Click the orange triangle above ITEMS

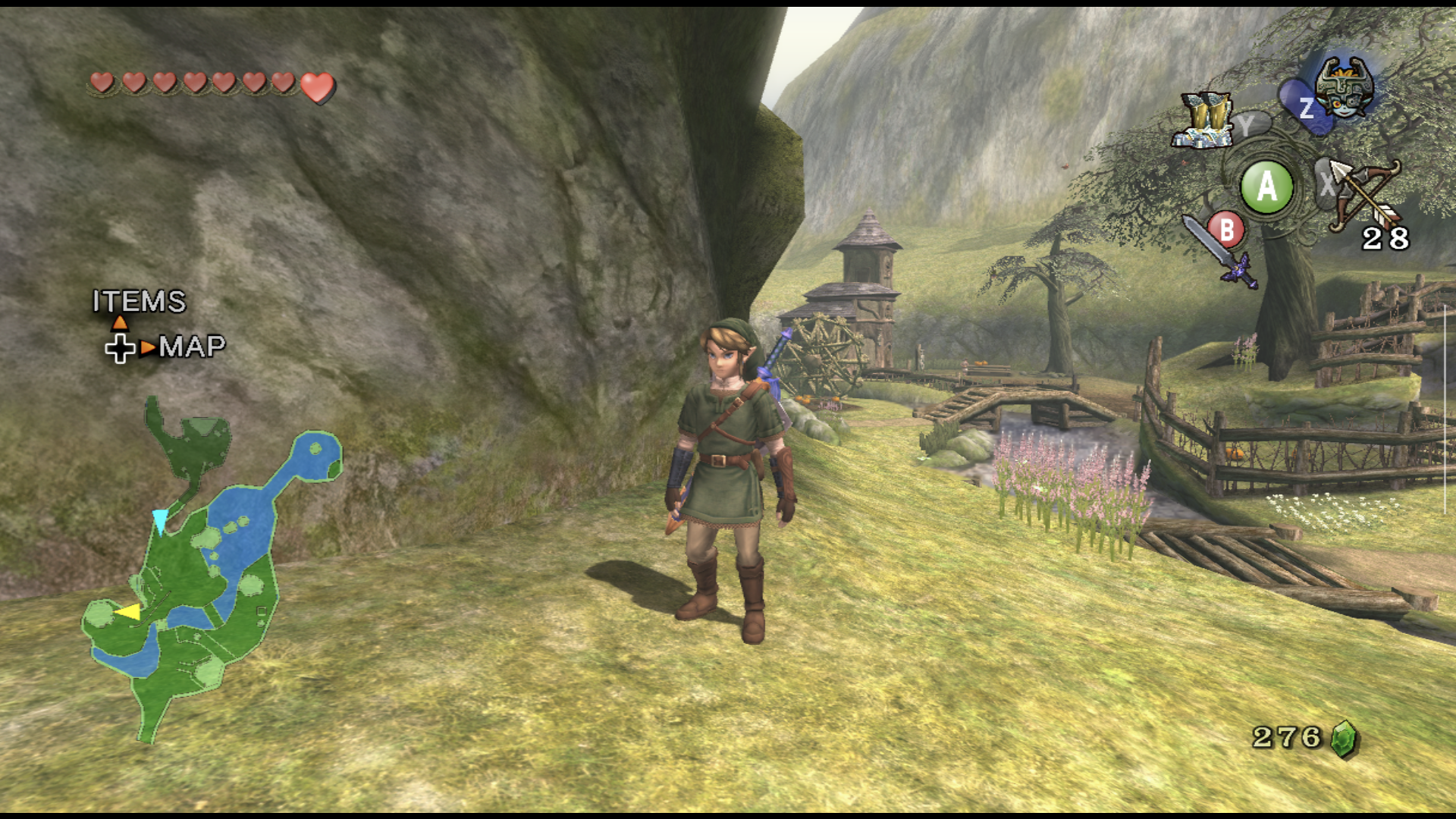pos(121,322)
